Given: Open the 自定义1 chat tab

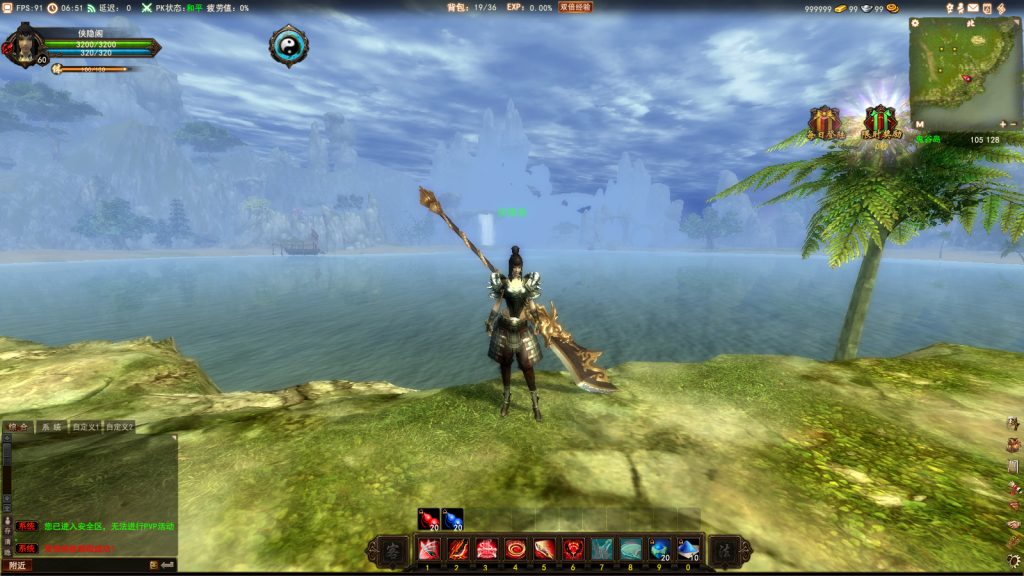Looking at the screenshot, I should (x=86, y=427).
